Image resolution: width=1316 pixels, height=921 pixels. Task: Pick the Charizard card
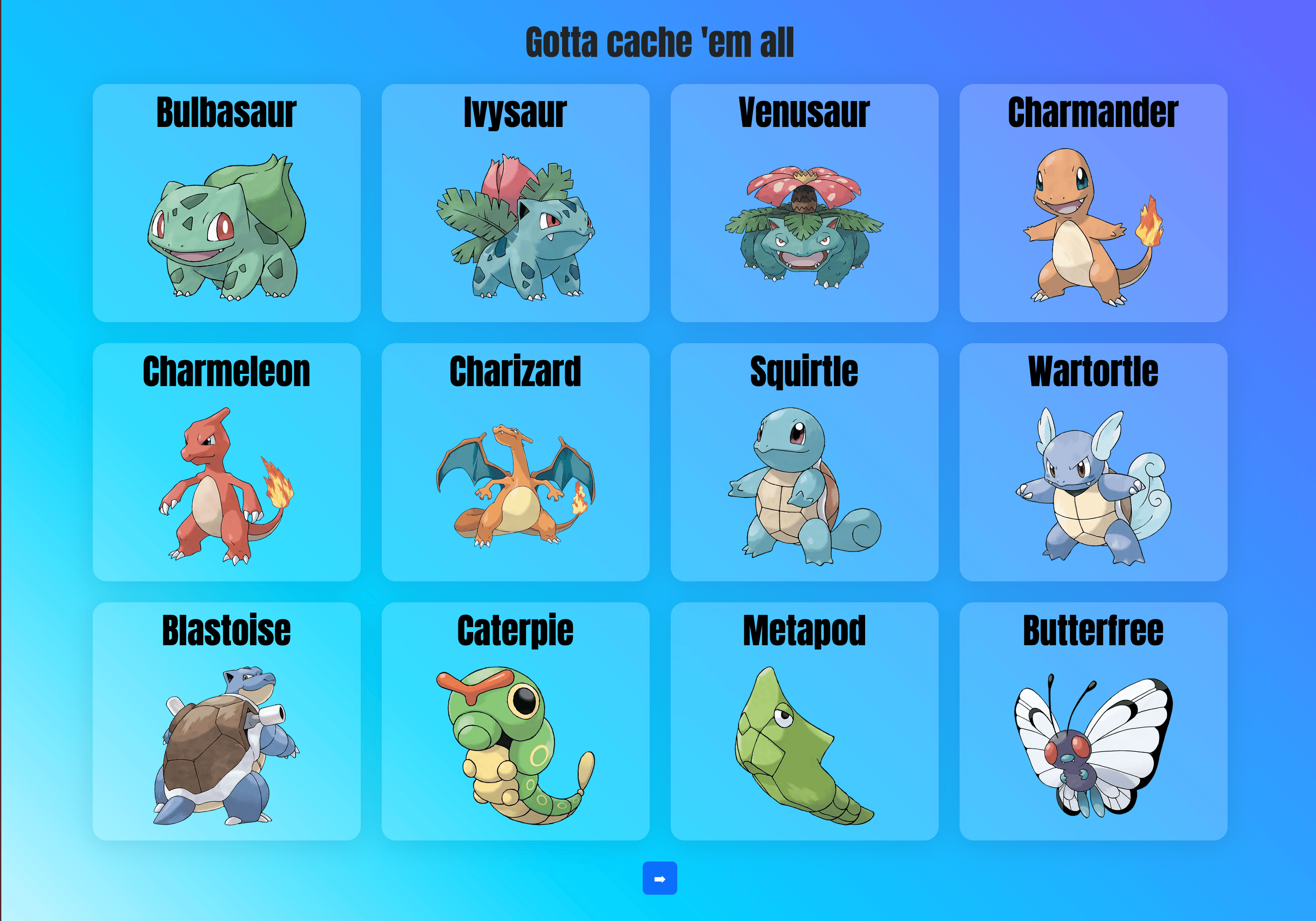coord(515,462)
